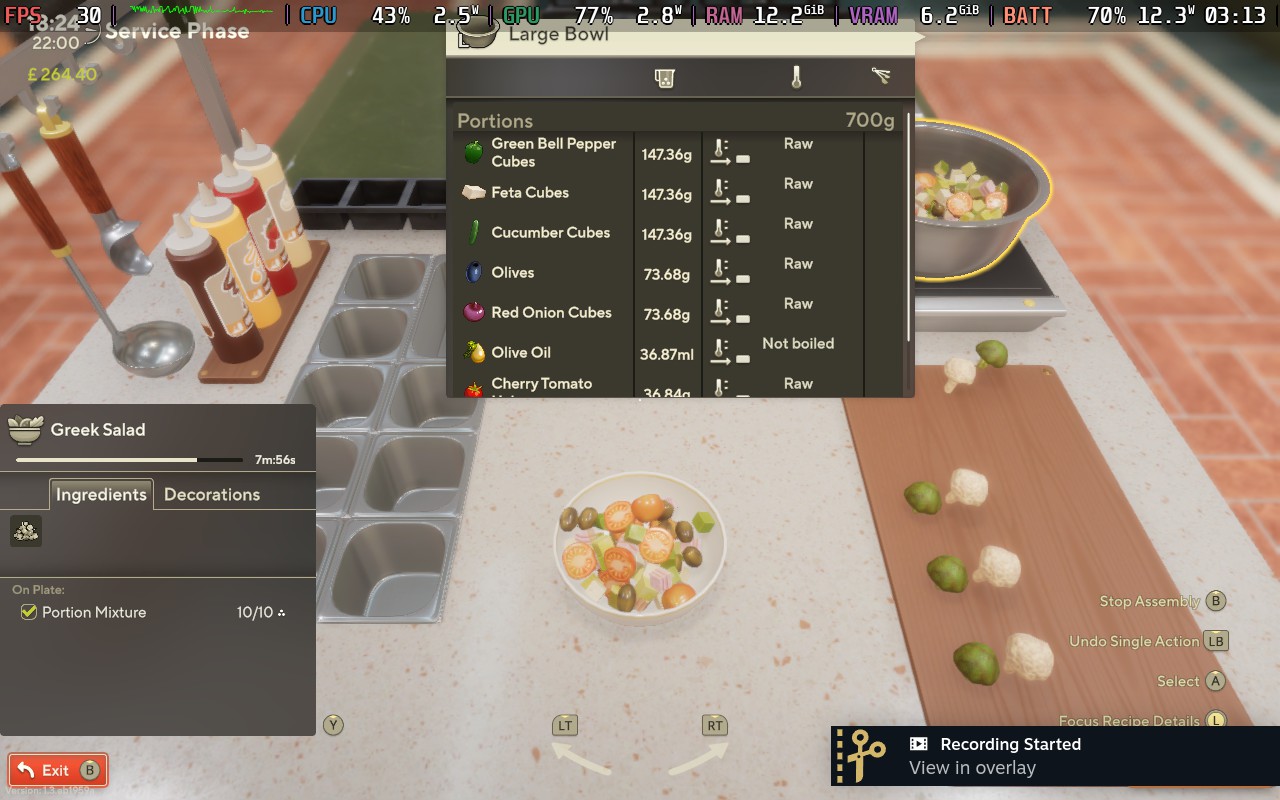Click the Greek Salad bowl icon

pyautogui.click(x=26, y=429)
